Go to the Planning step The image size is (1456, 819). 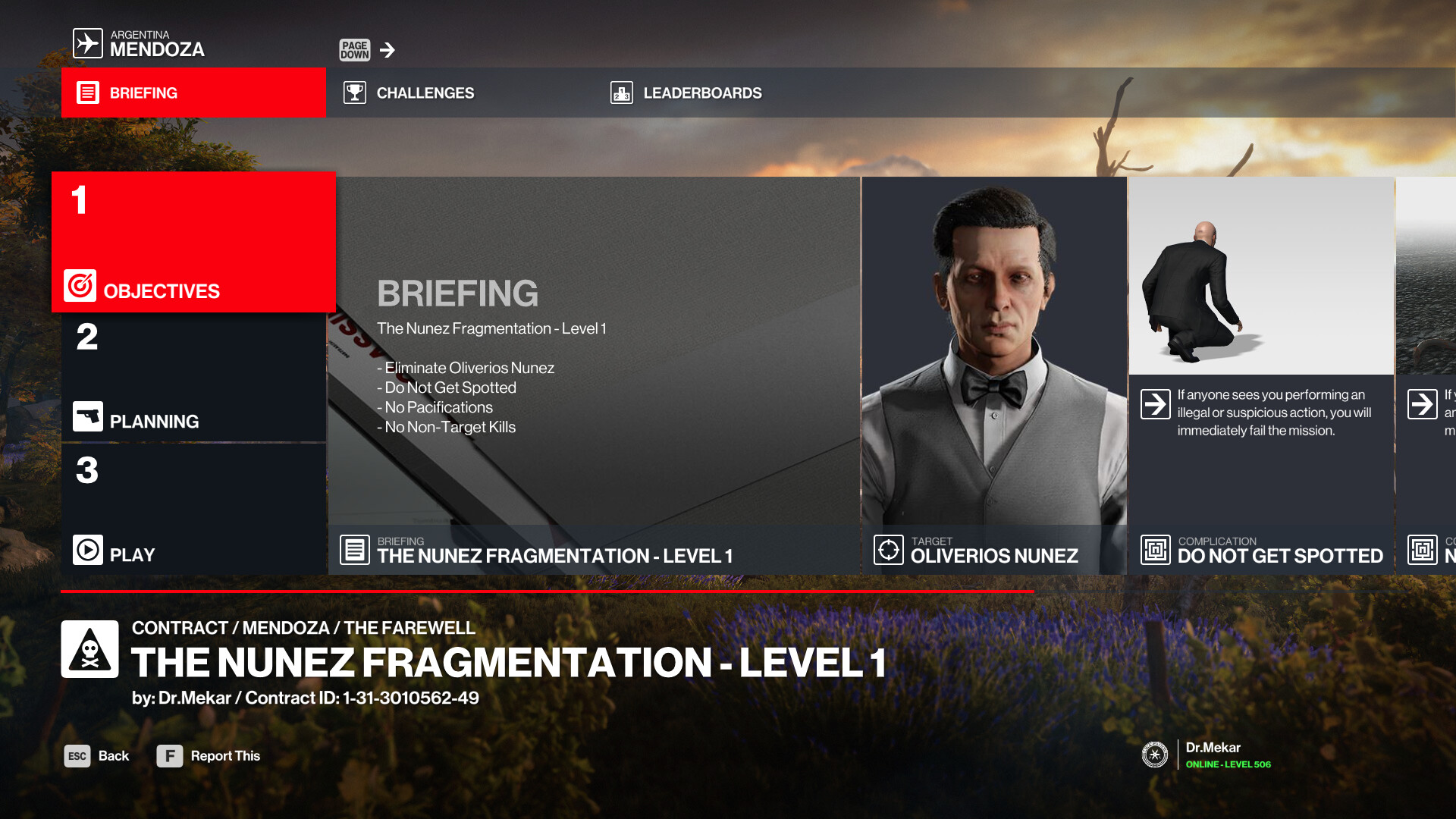click(193, 378)
